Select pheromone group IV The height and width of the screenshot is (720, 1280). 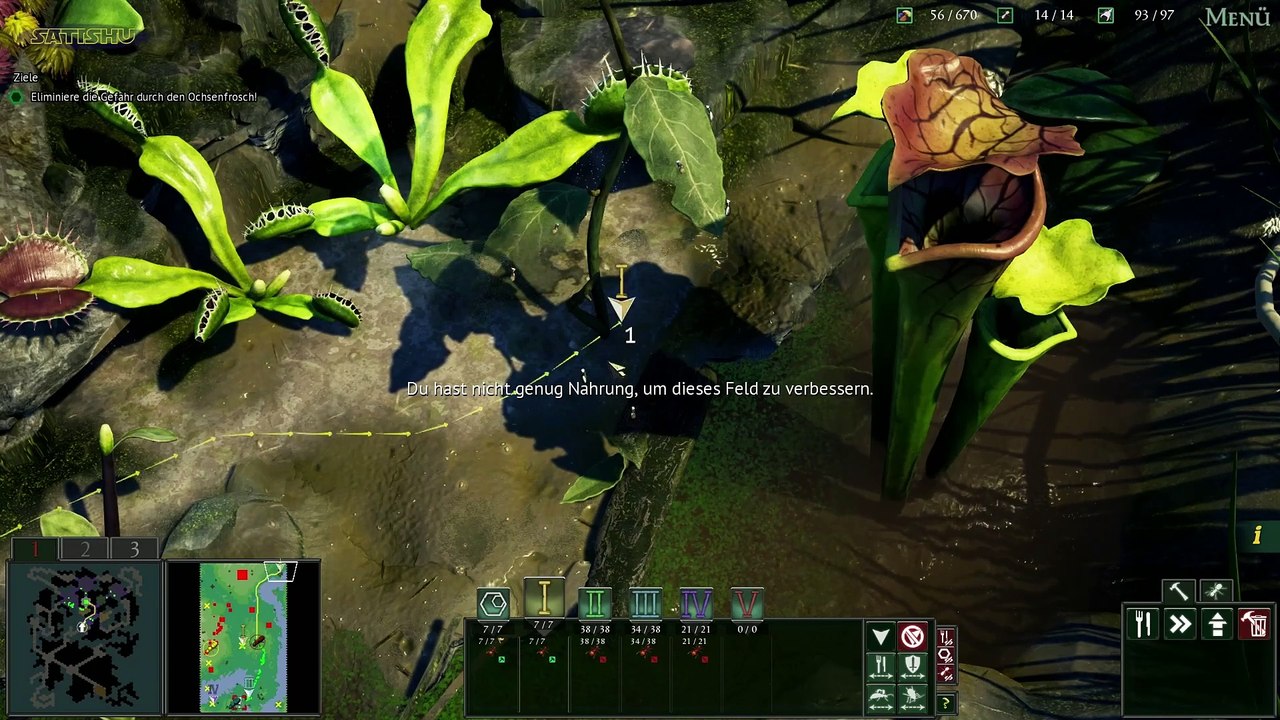tap(696, 603)
